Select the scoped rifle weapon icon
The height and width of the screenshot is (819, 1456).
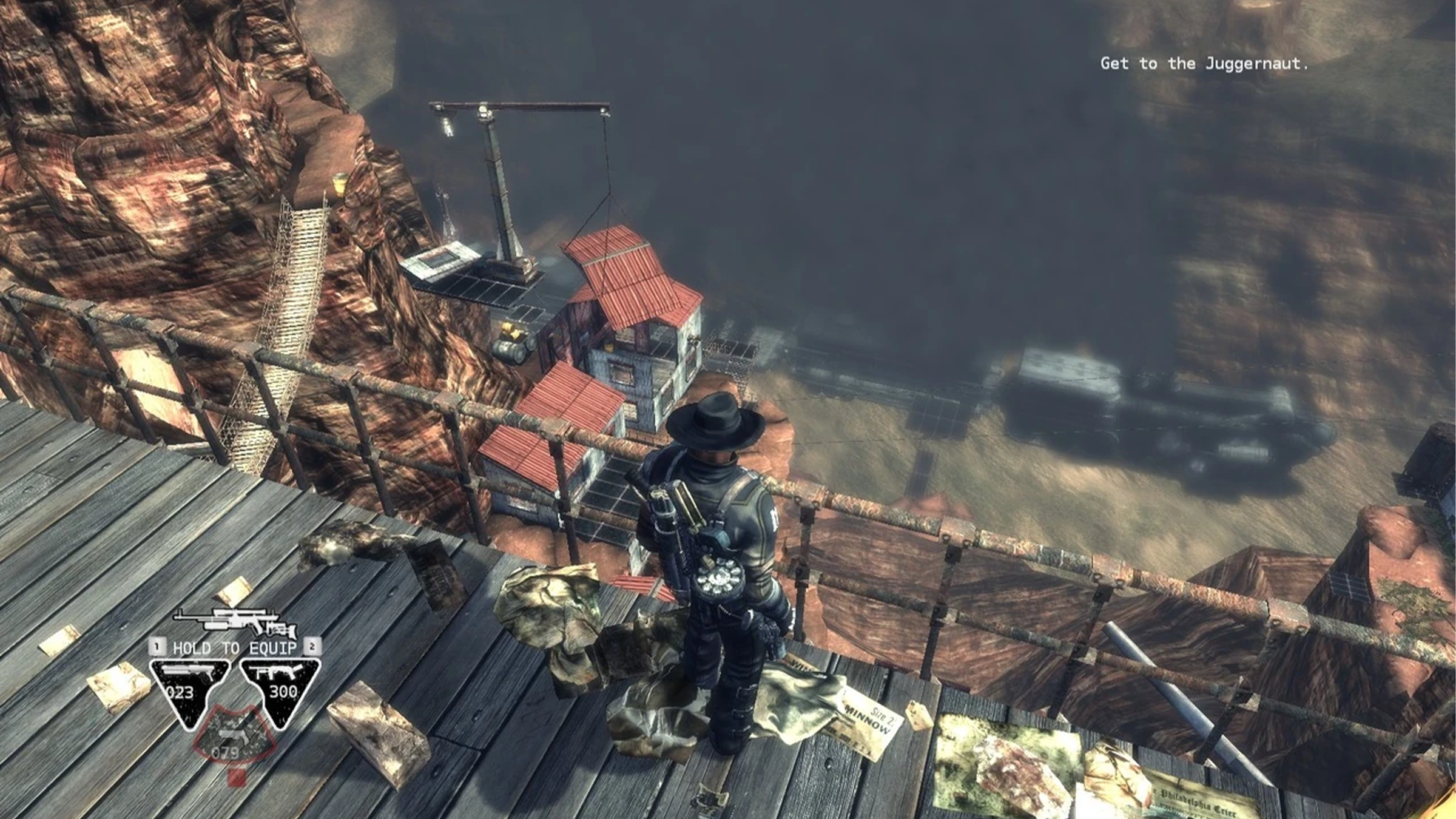(x=235, y=621)
